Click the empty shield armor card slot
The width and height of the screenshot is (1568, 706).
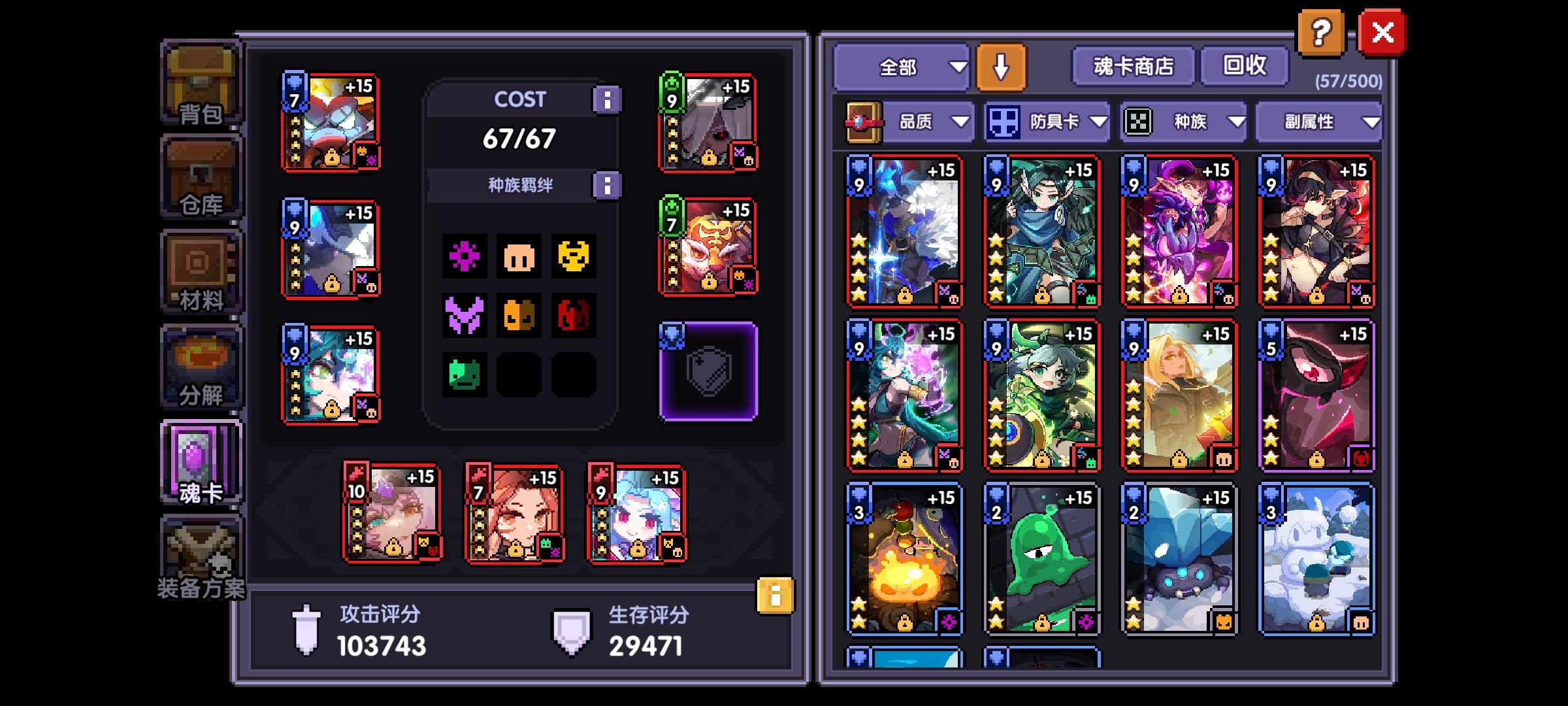tap(706, 369)
